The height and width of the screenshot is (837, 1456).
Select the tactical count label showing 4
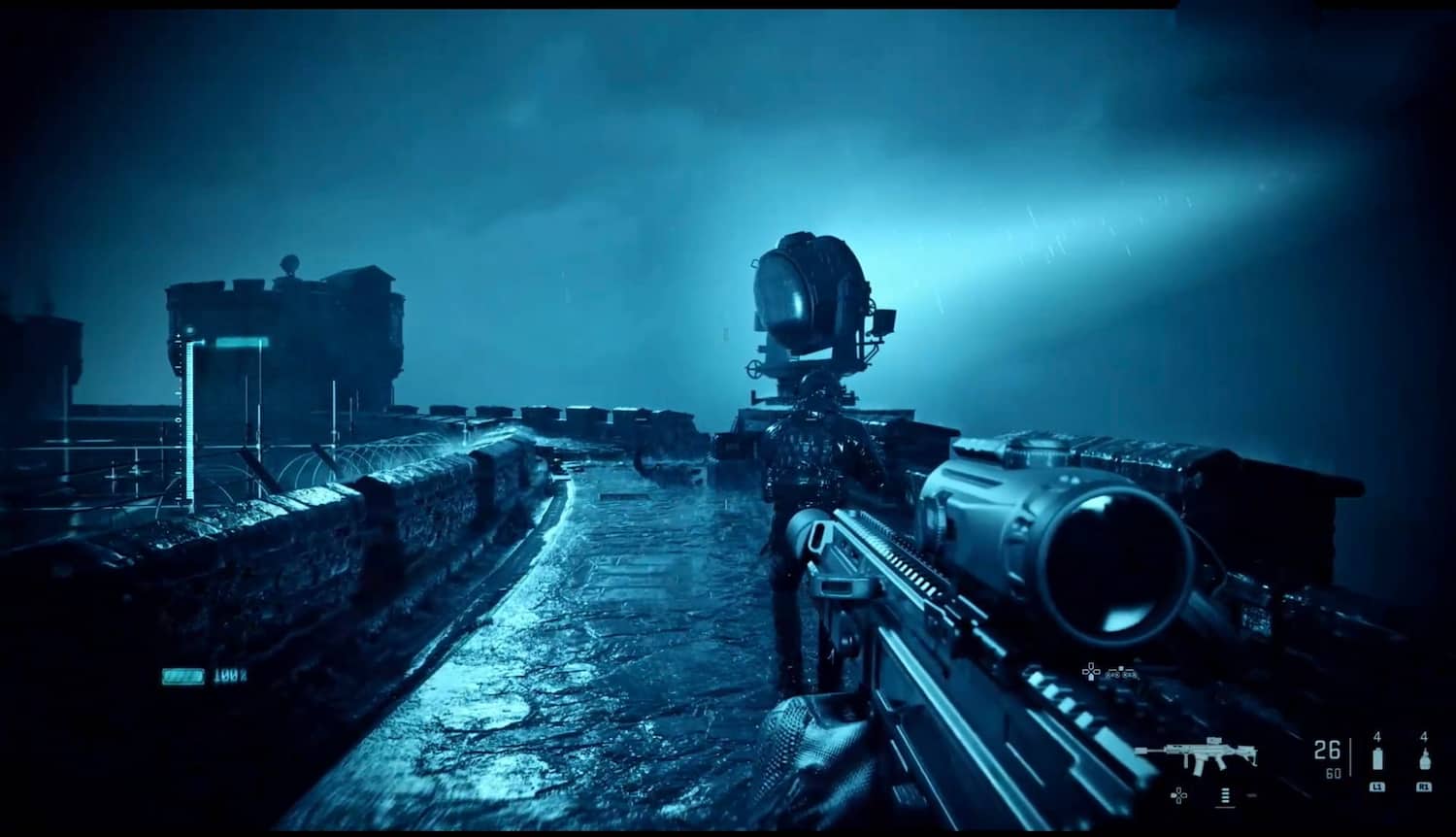coord(1424,737)
